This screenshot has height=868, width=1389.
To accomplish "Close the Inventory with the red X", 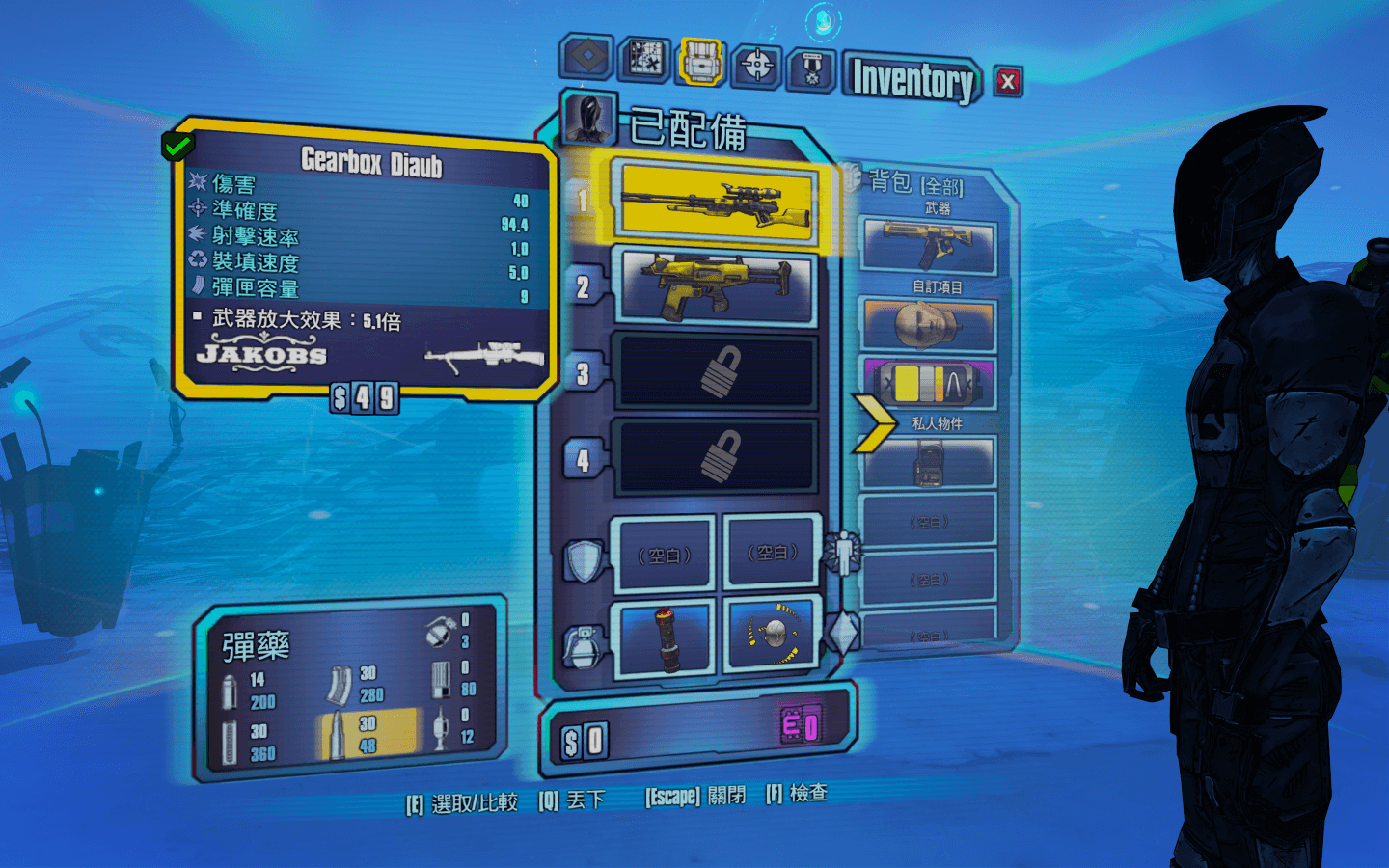I will pyautogui.click(x=1008, y=82).
